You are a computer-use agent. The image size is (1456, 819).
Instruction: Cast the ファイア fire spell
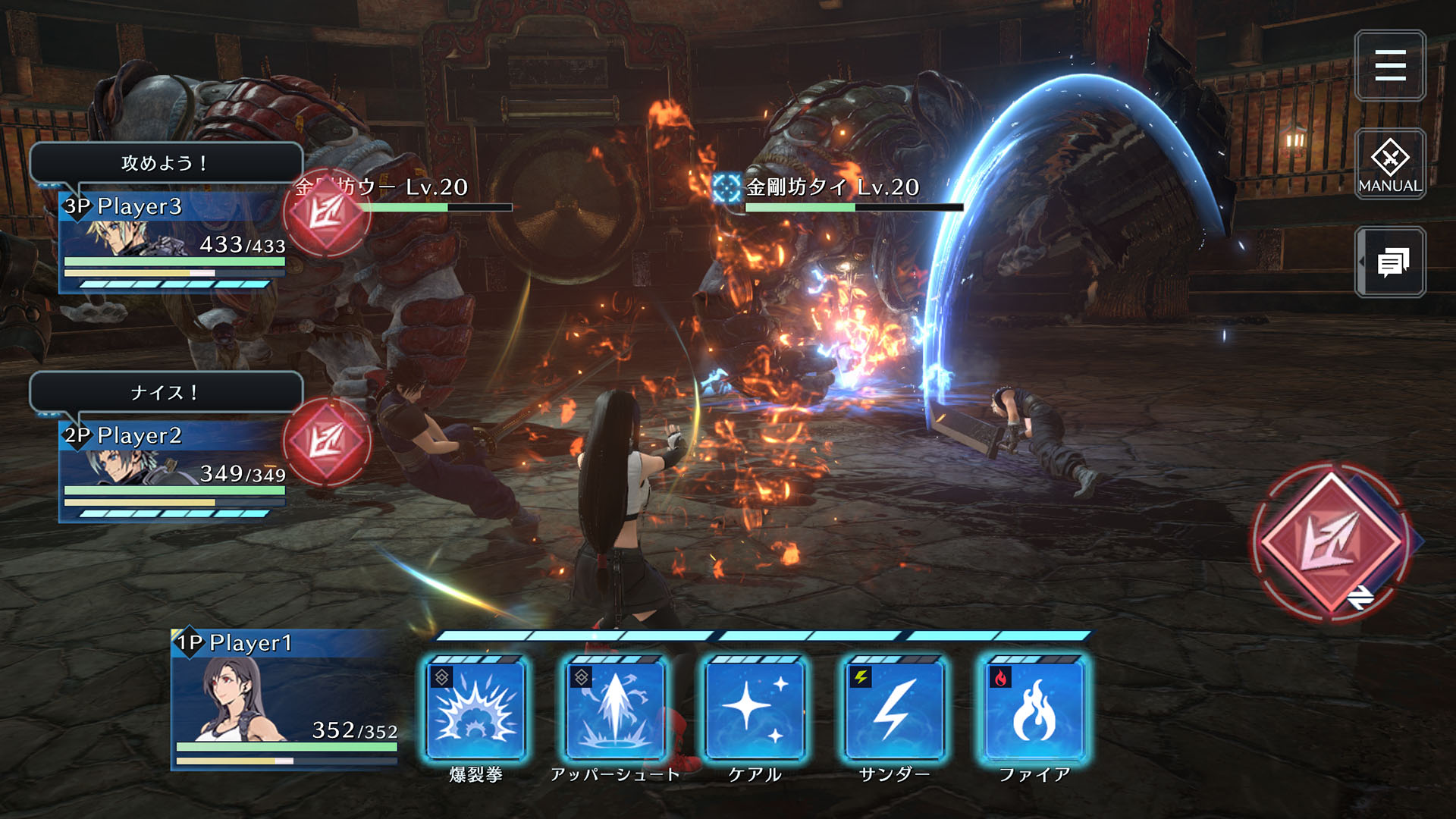click(x=1034, y=710)
